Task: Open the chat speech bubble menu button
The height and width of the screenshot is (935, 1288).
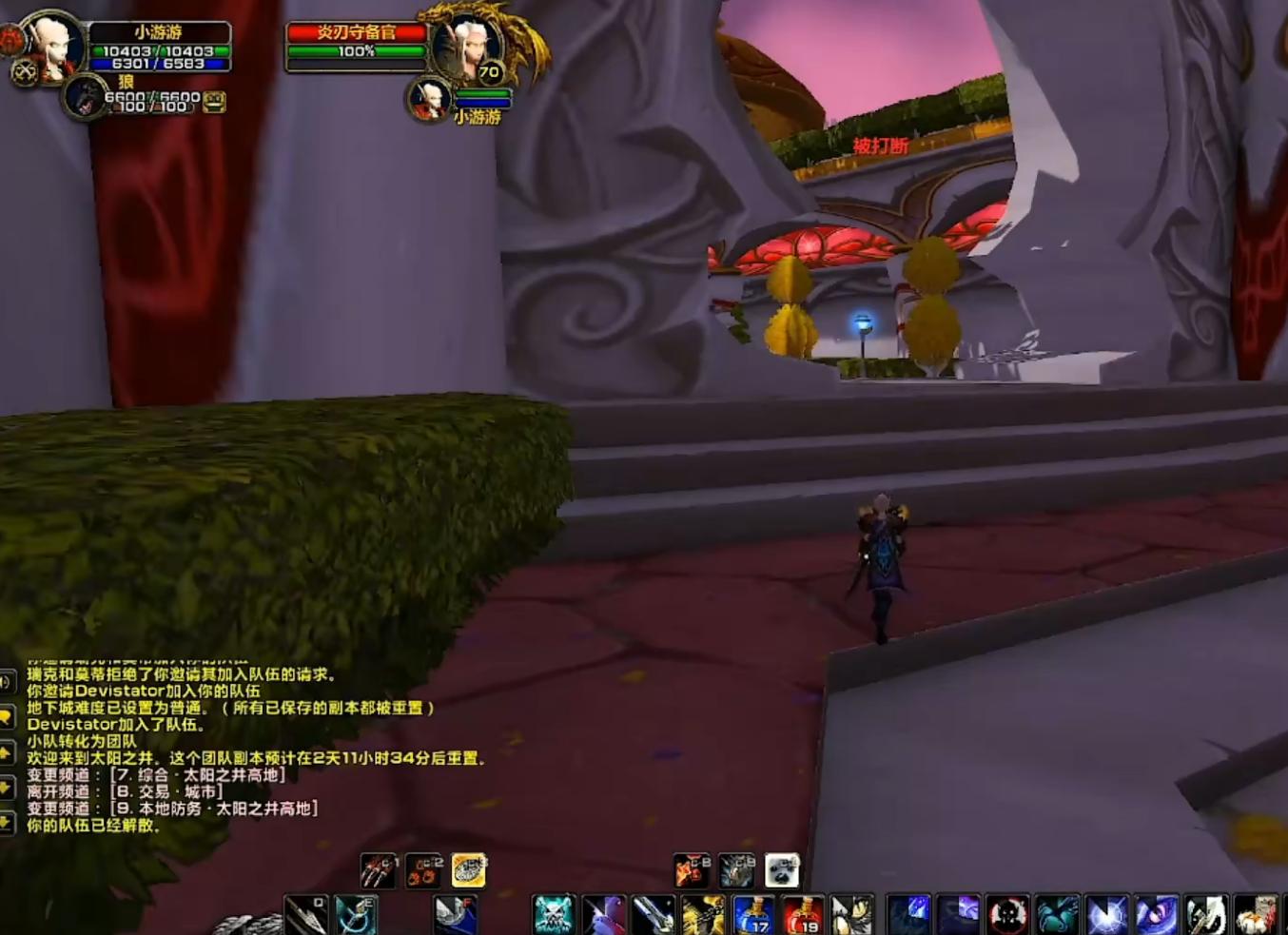Action: 7,717
